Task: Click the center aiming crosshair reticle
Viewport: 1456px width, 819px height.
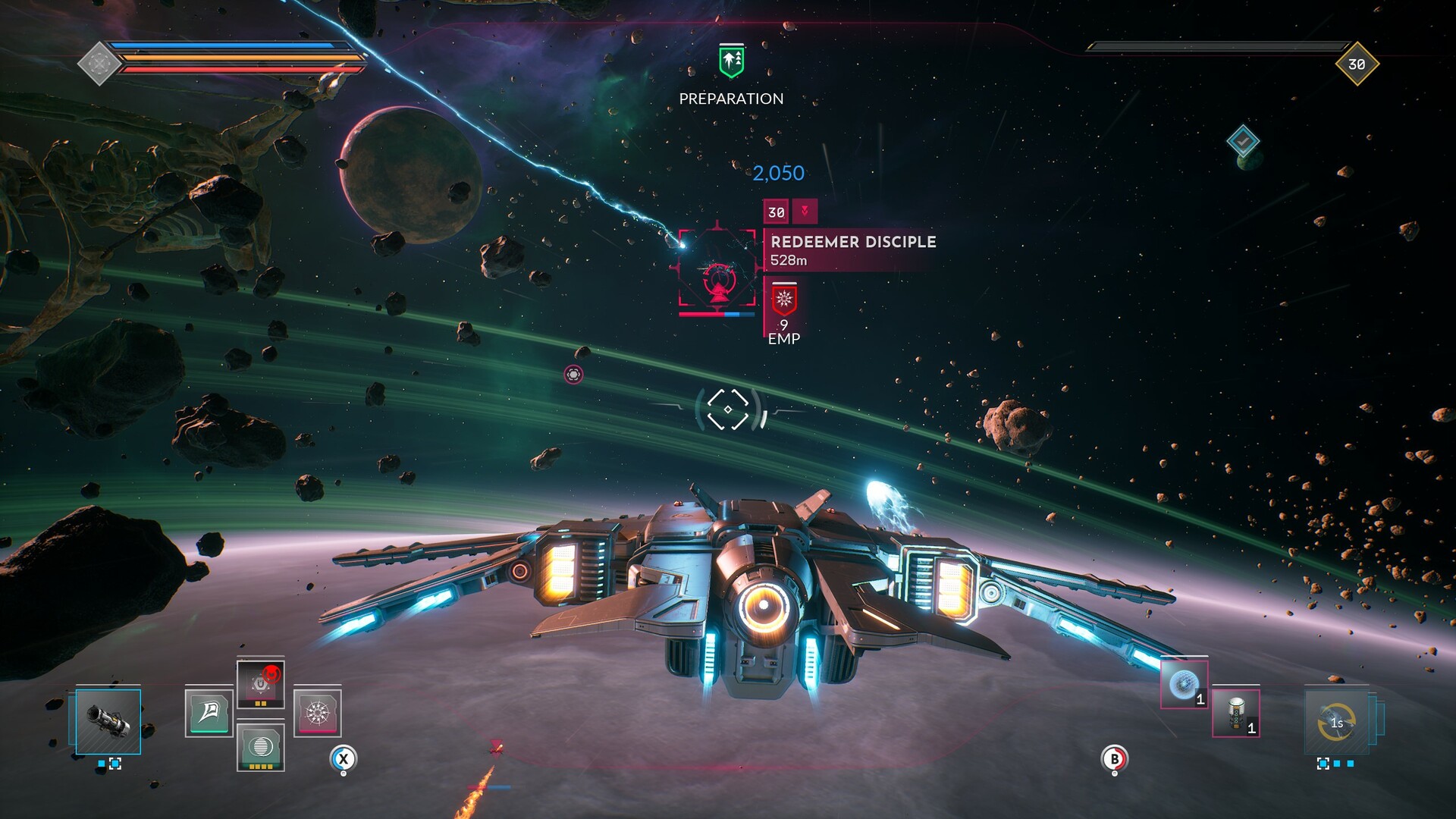Action: click(x=728, y=407)
